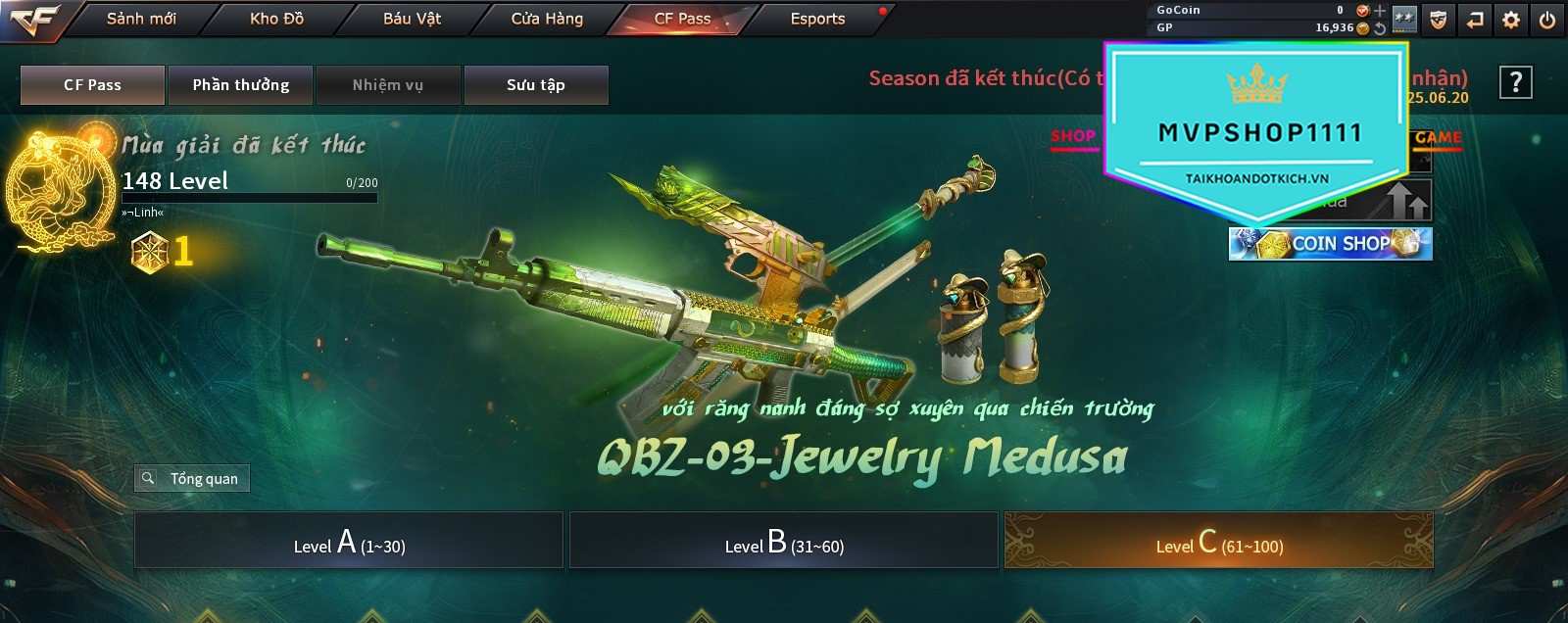
Task: Add GoCoin with the plus icon
Action: pos(1380,11)
